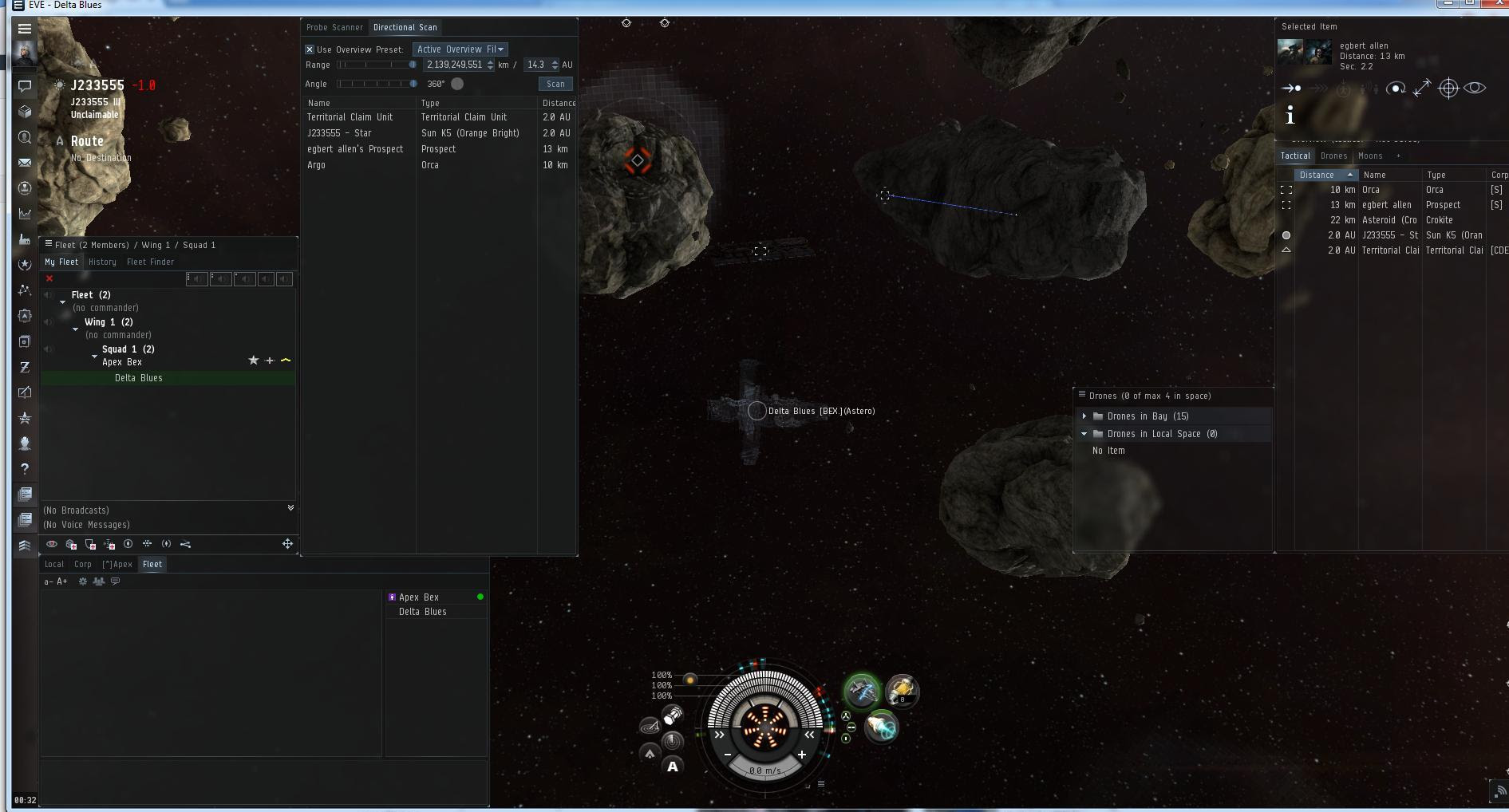This screenshot has height=812, width=1509.
Task: Click the Scan button in Directional Scan
Action: [555, 84]
